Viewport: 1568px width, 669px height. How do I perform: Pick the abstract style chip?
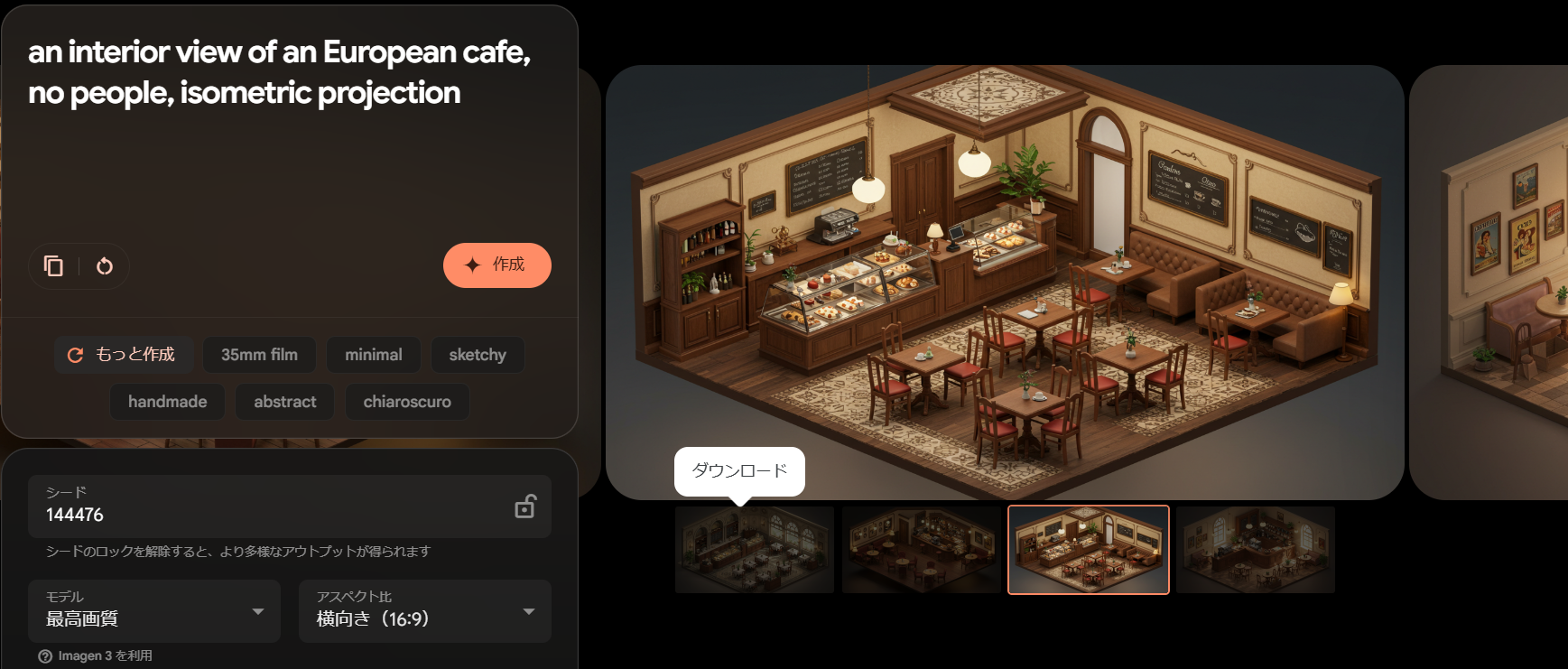pos(284,402)
